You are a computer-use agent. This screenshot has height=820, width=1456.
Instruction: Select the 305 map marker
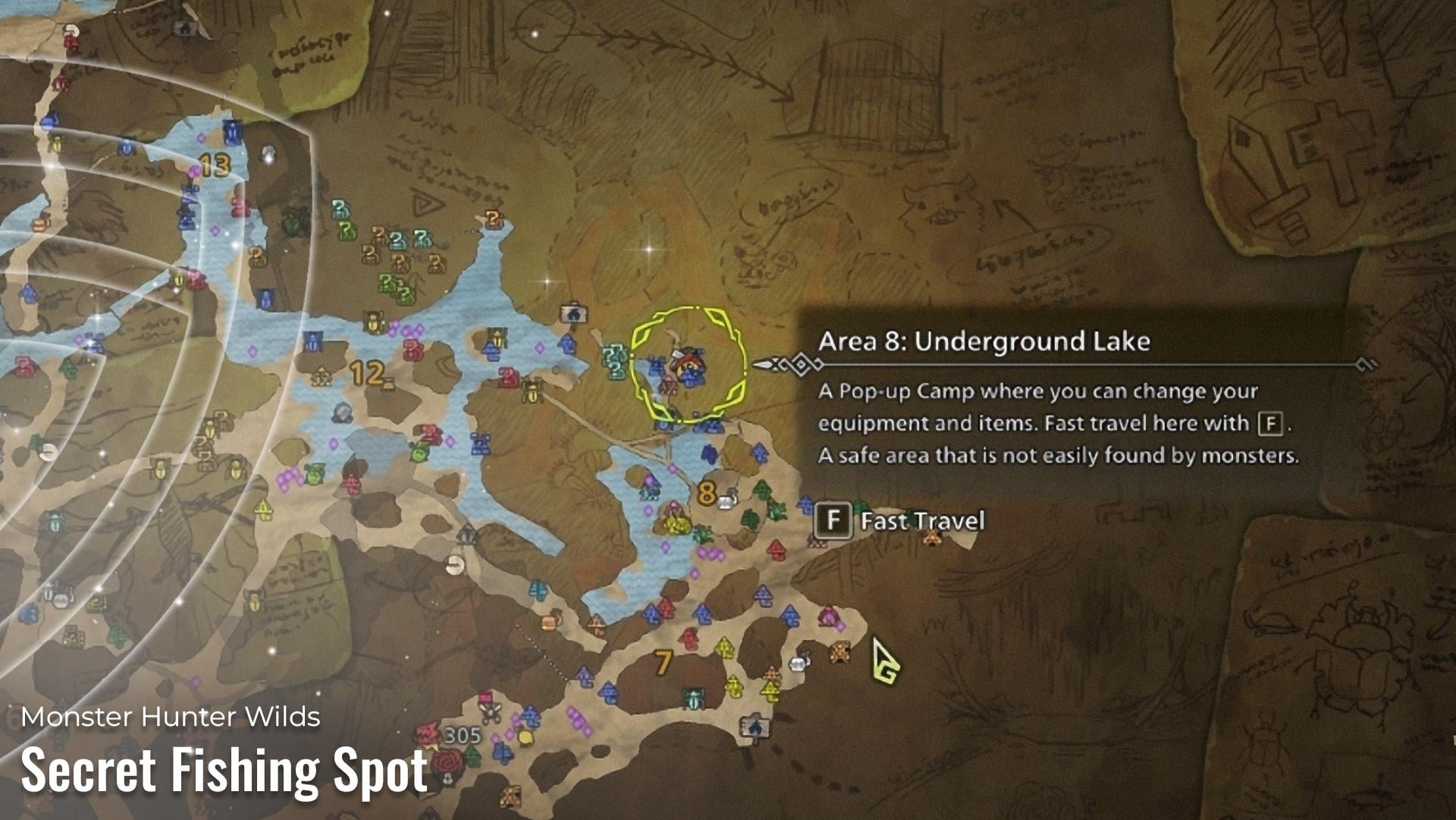click(x=462, y=735)
